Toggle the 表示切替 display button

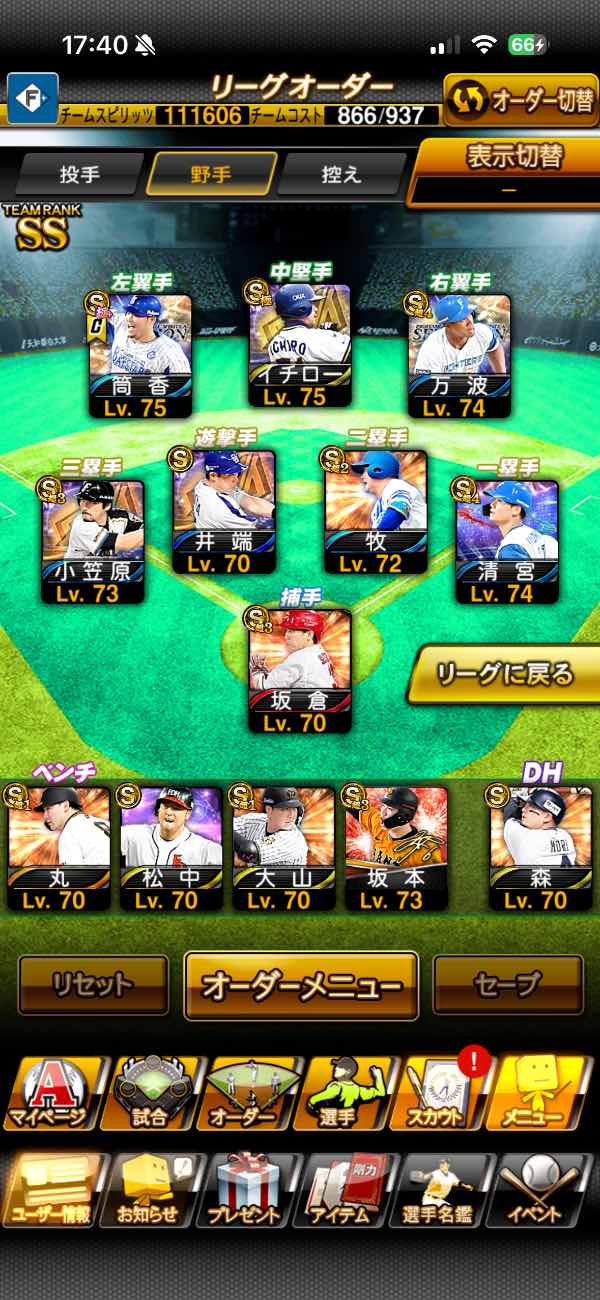pos(508,169)
